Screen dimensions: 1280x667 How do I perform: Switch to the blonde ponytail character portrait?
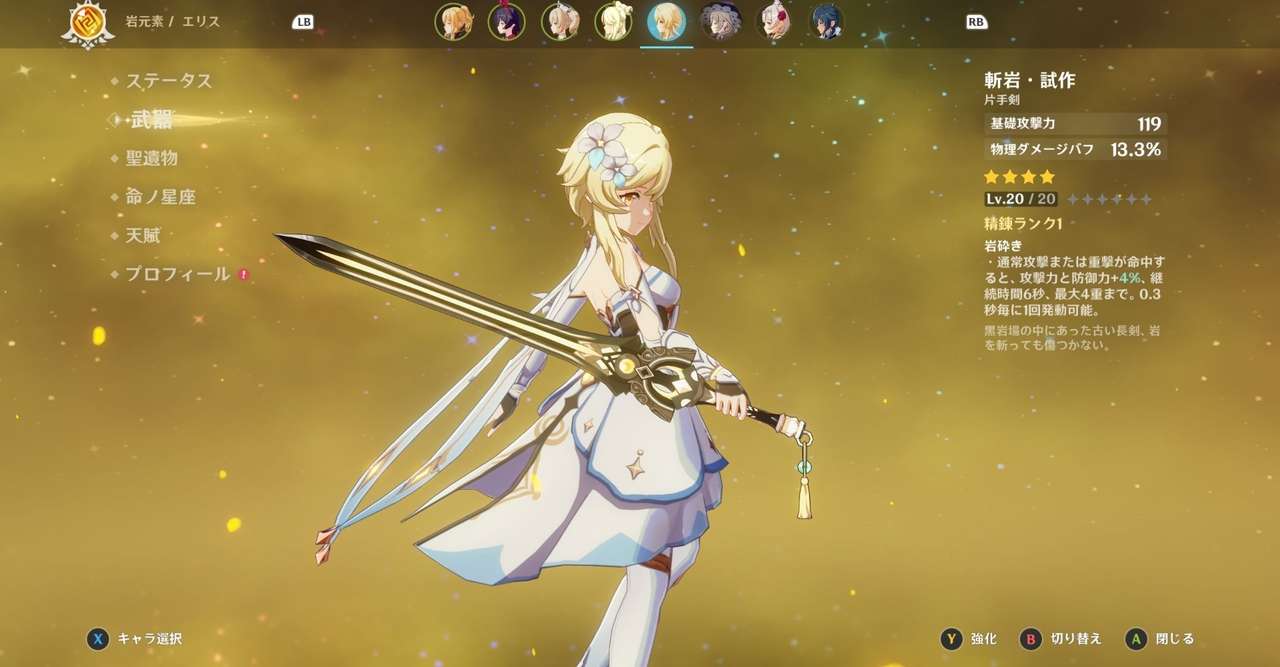click(x=454, y=21)
